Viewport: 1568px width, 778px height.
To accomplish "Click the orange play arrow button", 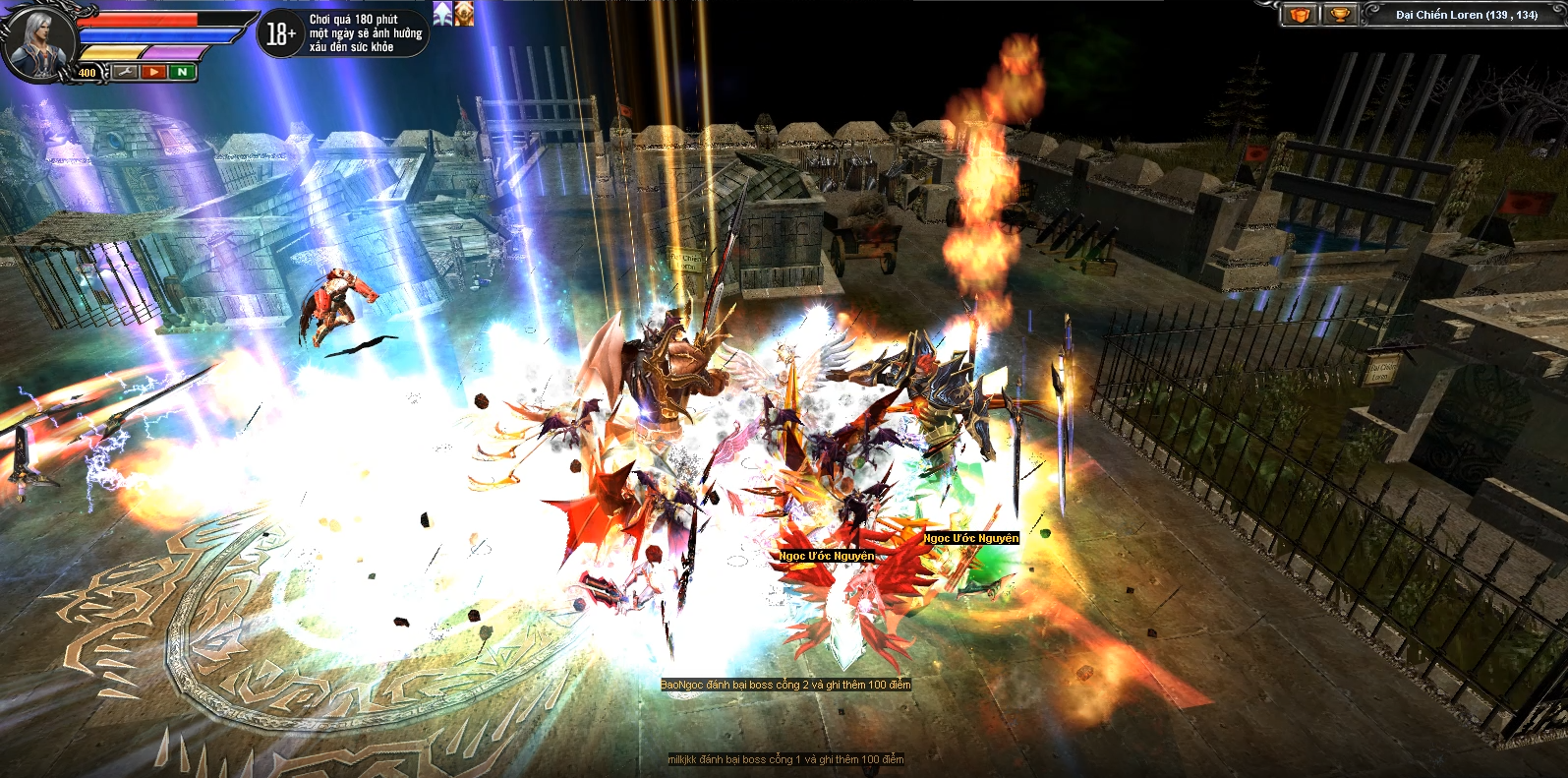I will pyautogui.click(x=153, y=72).
